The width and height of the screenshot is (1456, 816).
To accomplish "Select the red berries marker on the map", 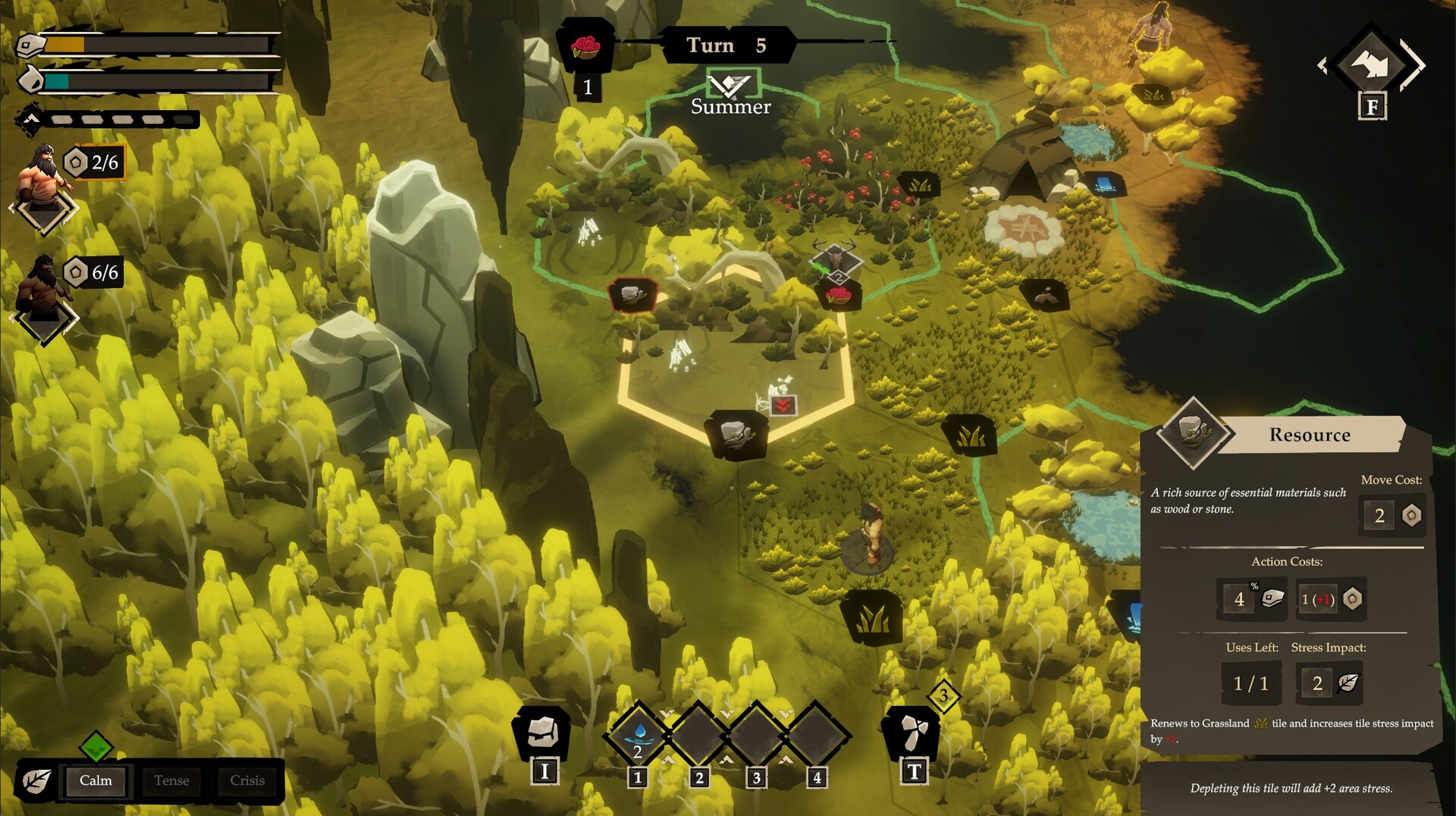I will (x=838, y=295).
